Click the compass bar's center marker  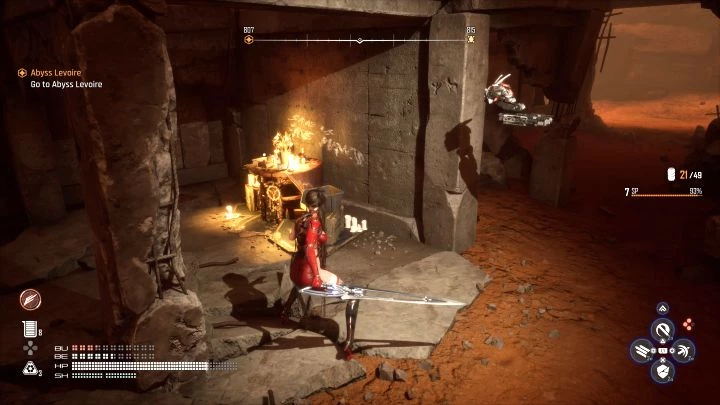point(360,41)
